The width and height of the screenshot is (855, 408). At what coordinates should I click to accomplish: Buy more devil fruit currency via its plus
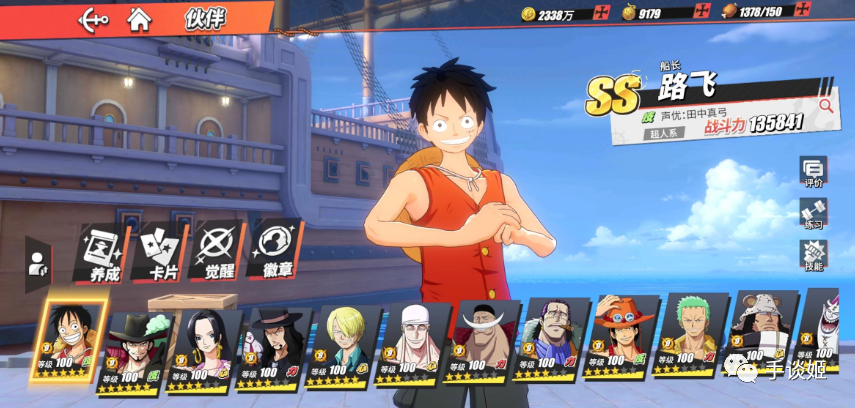pos(703,13)
